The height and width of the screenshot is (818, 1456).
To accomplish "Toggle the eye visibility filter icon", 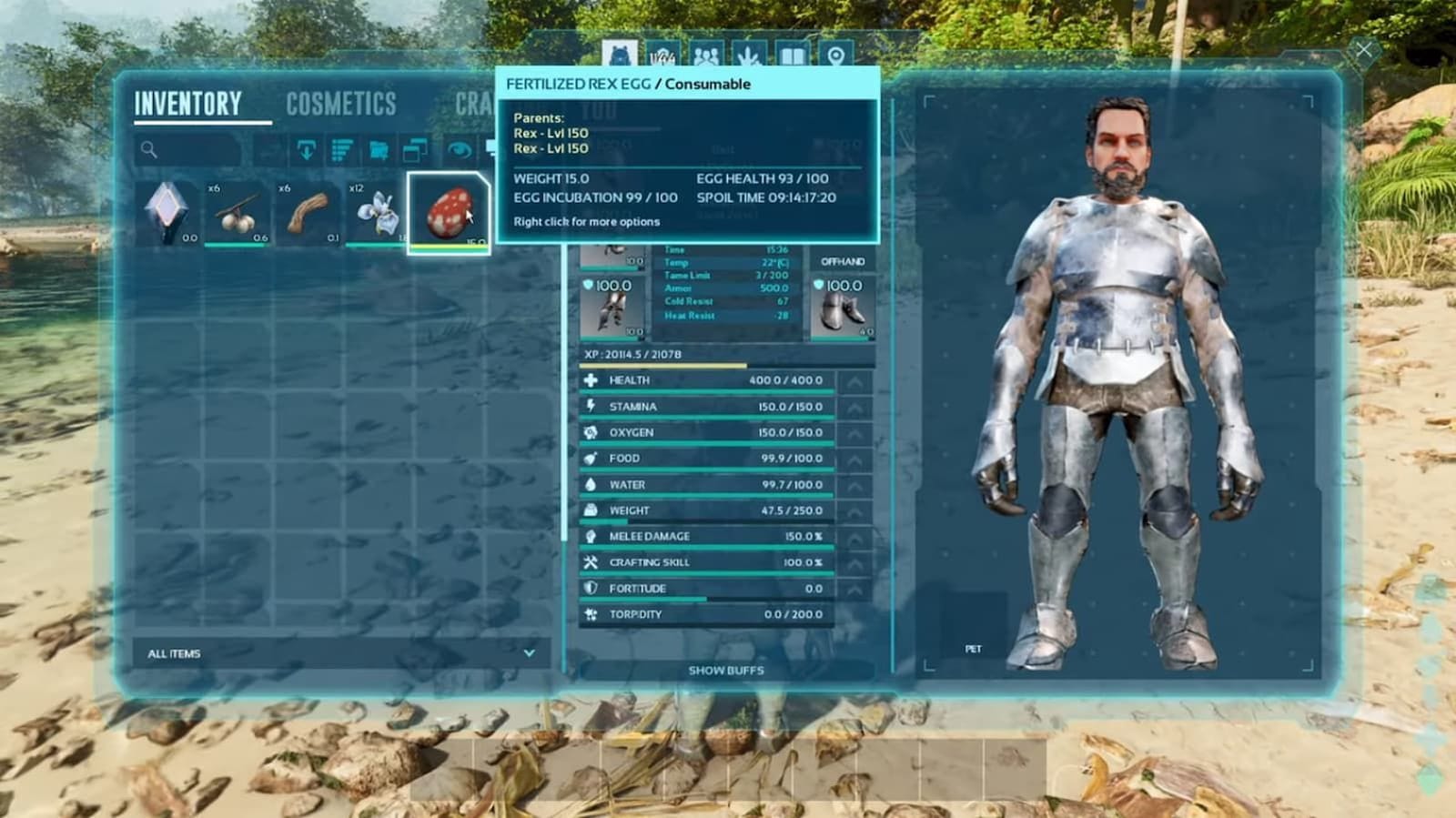I will tap(458, 150).
